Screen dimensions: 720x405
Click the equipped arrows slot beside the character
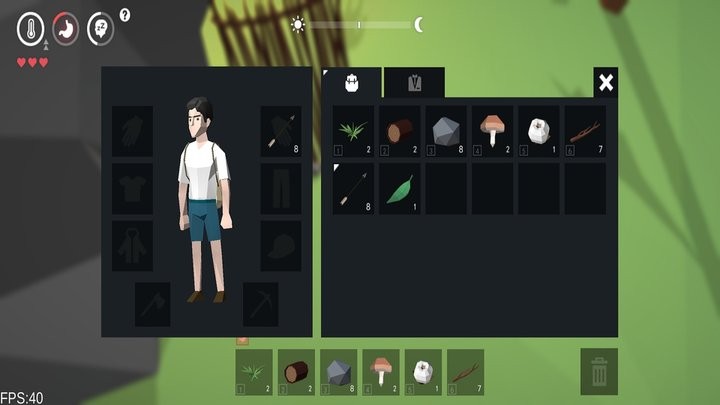[x=281, y=132]
